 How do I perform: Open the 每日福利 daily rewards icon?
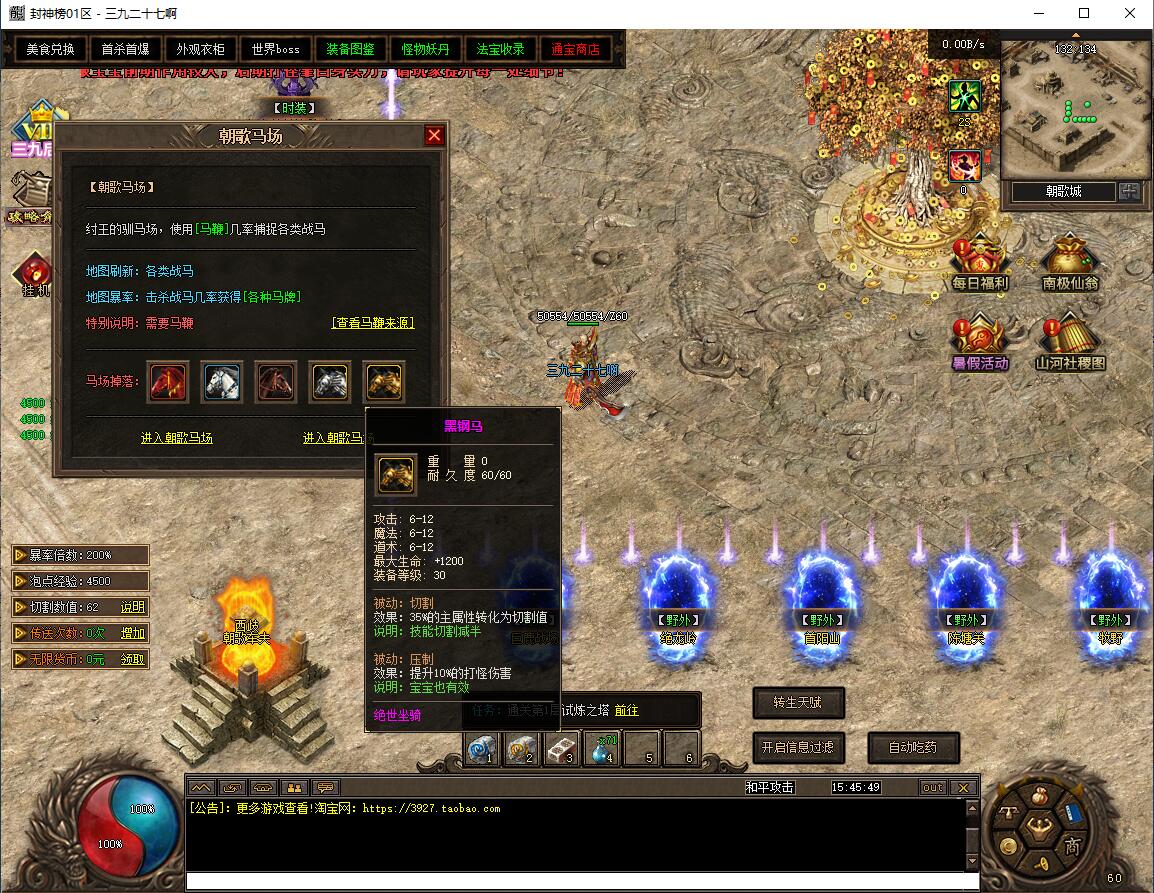(980, 264)
